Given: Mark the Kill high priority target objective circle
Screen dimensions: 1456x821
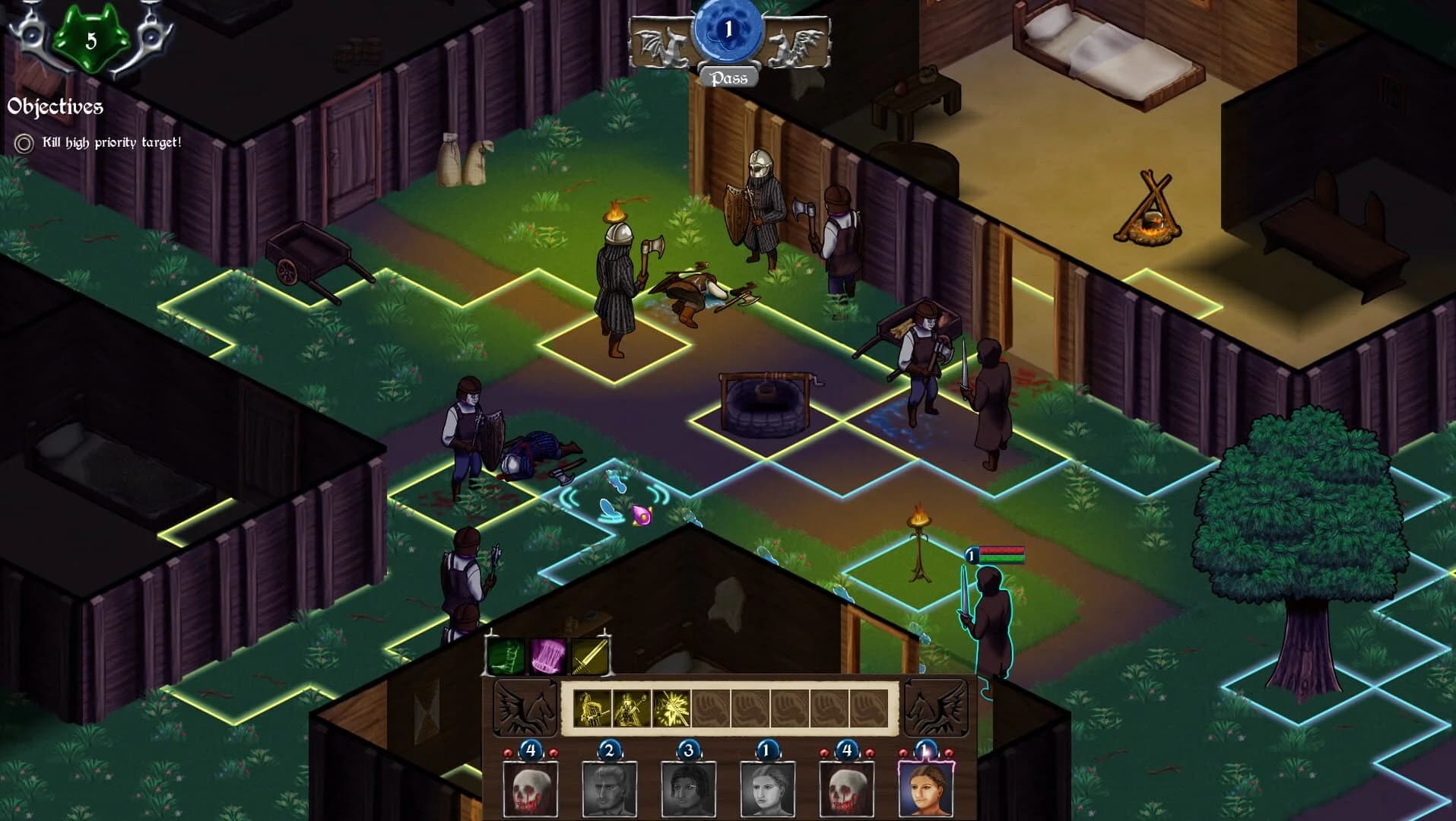Looking at the screenshot, I should click(24, 141).
